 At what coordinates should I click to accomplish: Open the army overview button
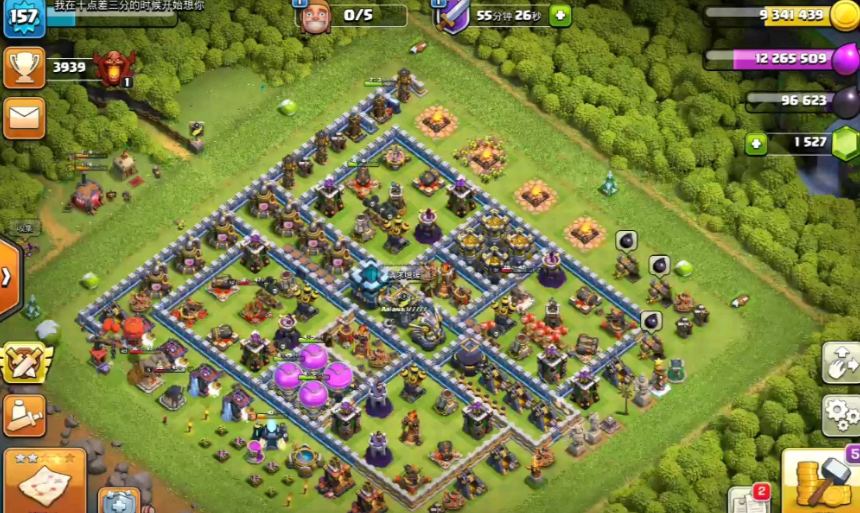point(24,416)
